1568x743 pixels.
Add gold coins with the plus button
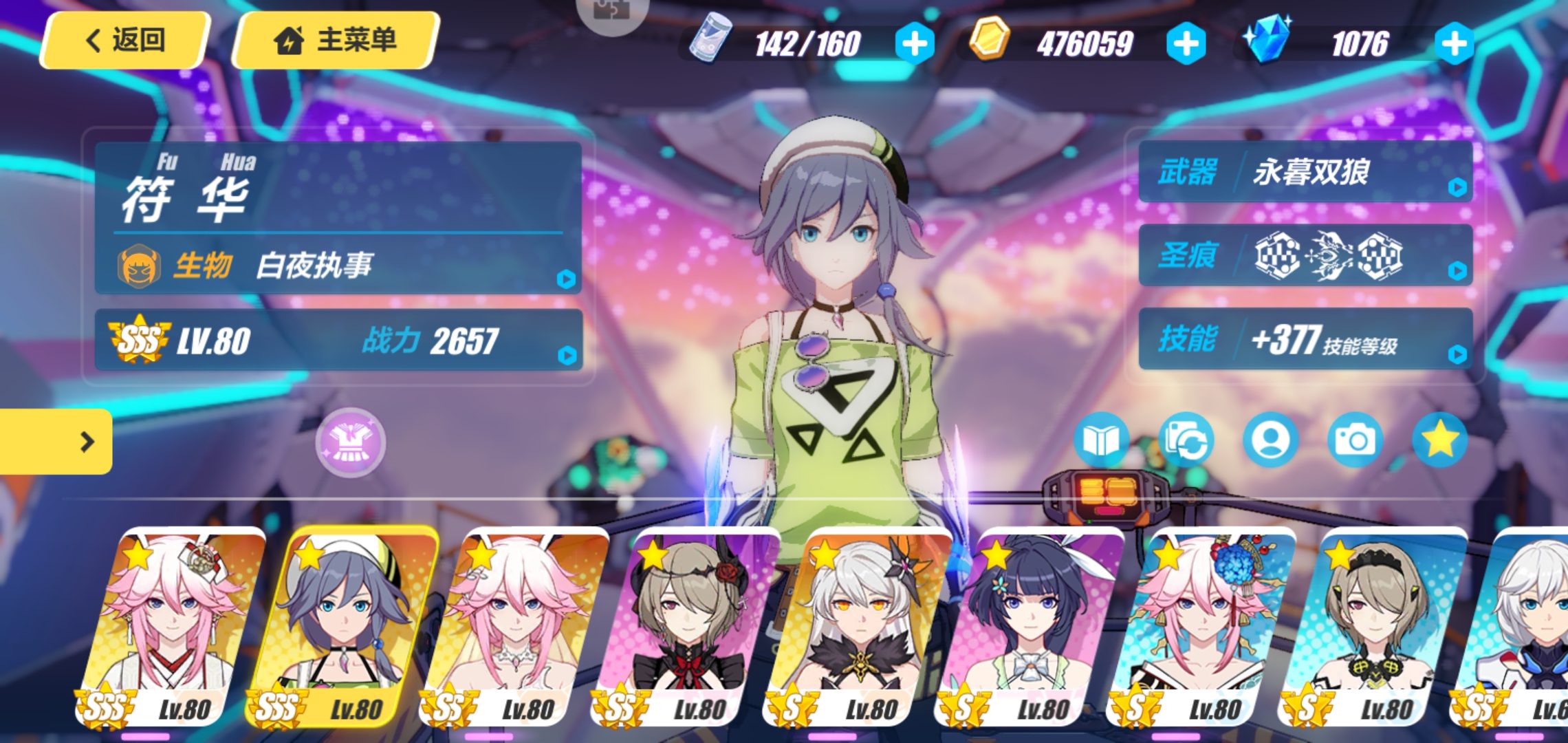pos(1186,44)
